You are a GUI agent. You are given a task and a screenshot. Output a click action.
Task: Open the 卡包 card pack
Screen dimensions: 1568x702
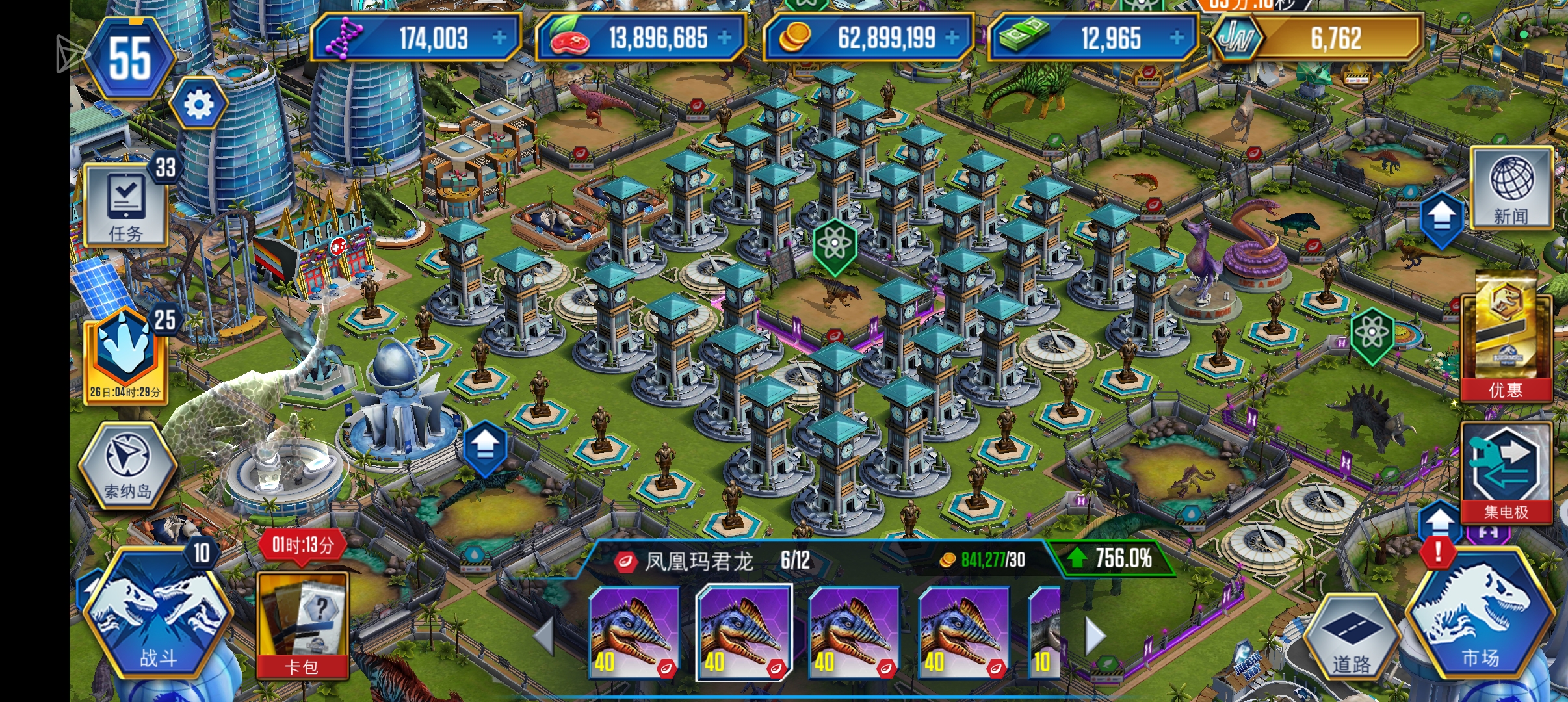pyautogui.click(x=302, y=624)
